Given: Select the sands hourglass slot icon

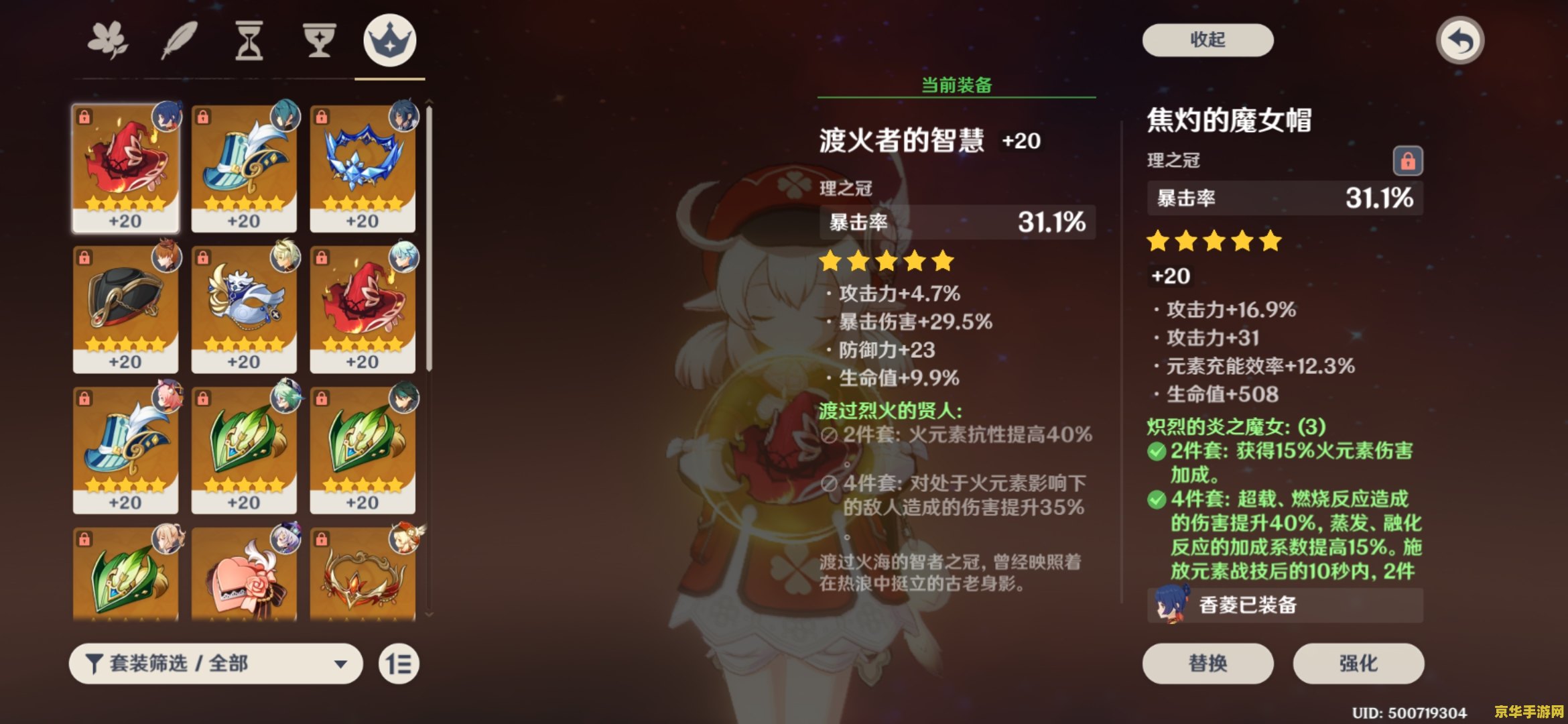Looking at the screenshot, I should [x=250, y=40].
